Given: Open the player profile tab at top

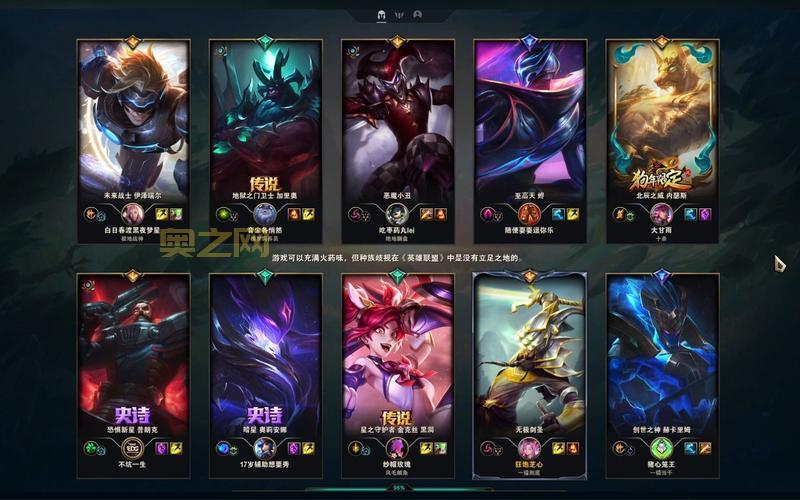Looking at the screenshot, I should point(417,15).
